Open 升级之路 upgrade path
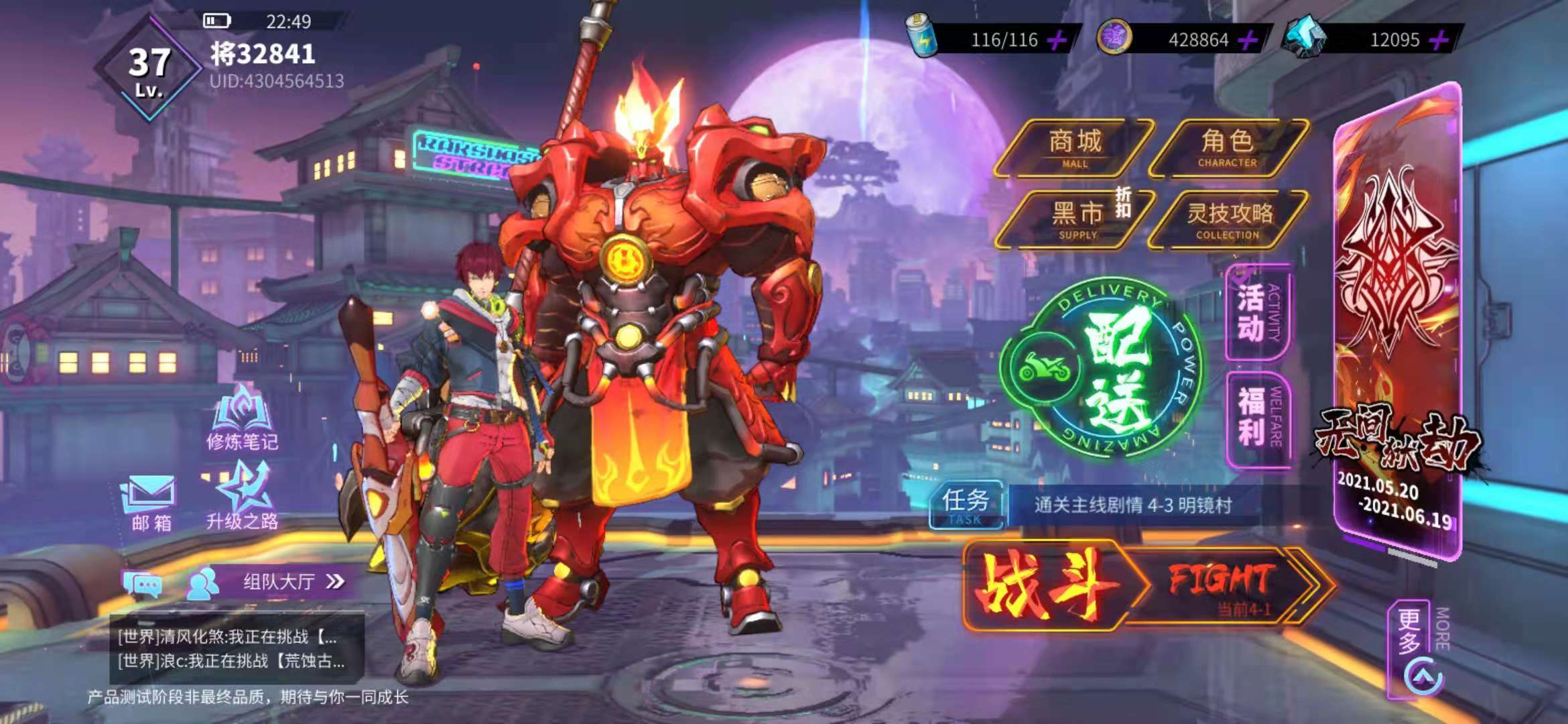1568x724 pixels. tap(242, 497)
